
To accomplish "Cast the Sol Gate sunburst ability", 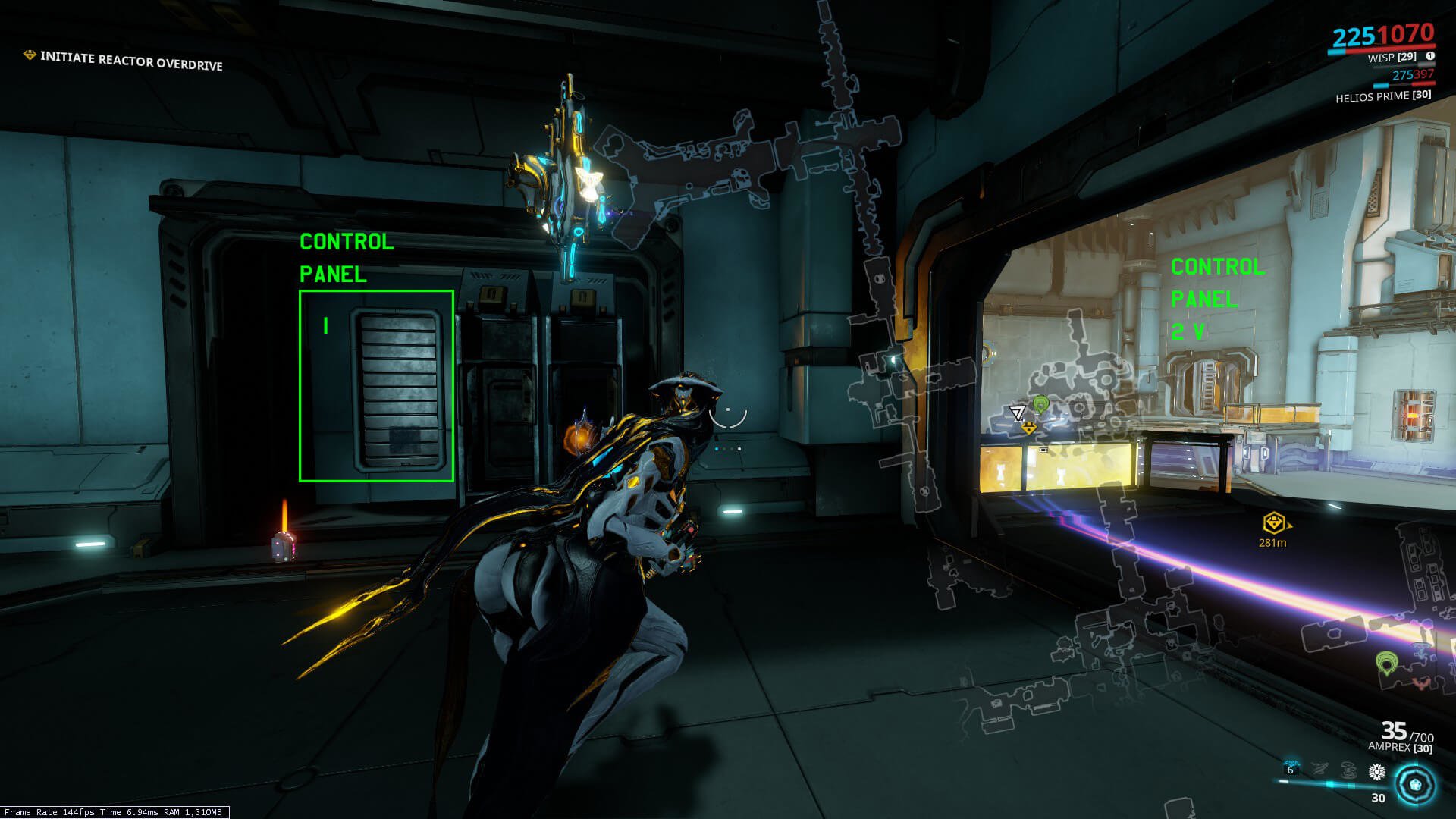I will point(1376,772).
